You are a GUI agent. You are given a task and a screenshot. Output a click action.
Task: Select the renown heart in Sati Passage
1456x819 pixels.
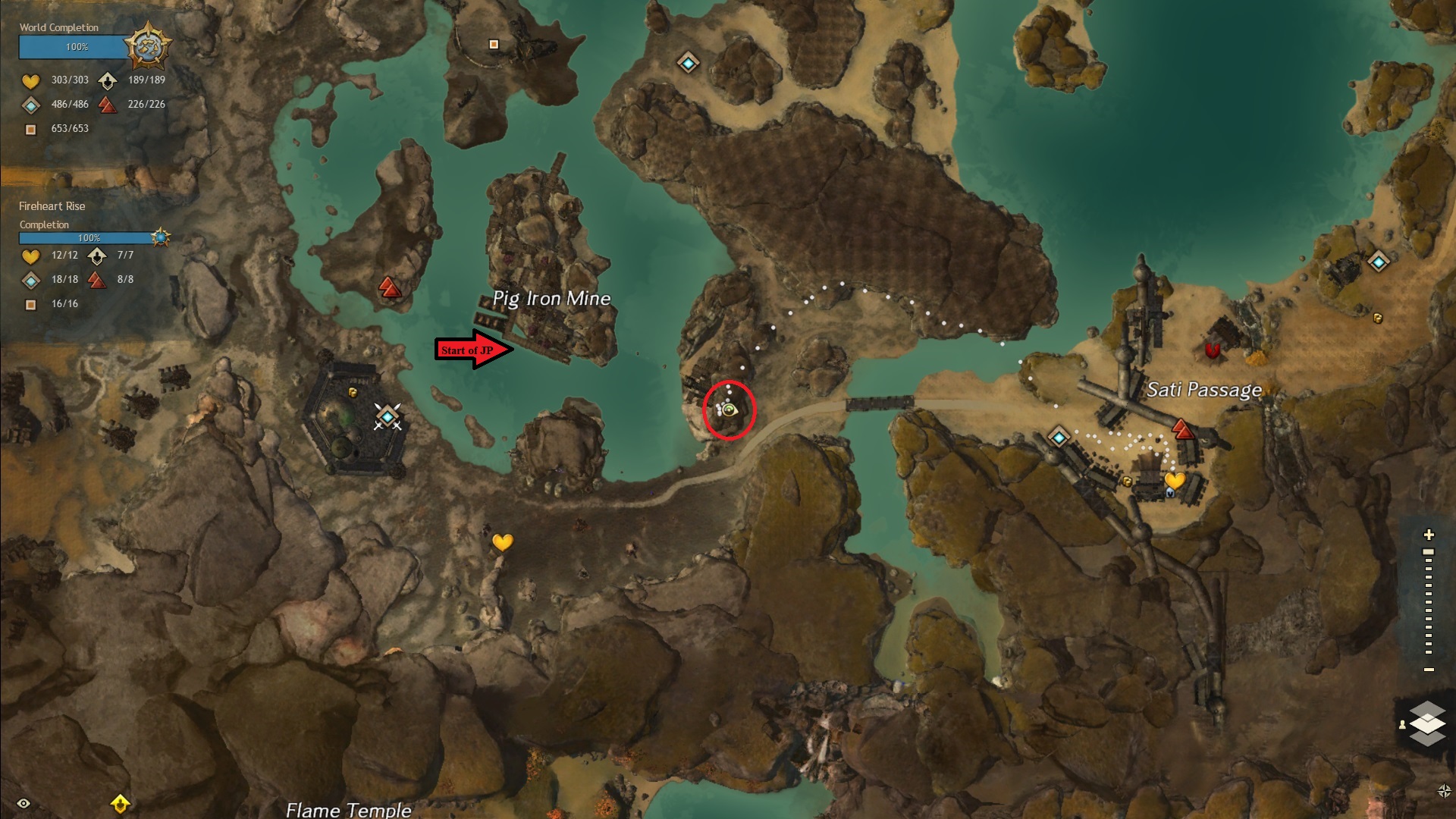pos(1175,480)
